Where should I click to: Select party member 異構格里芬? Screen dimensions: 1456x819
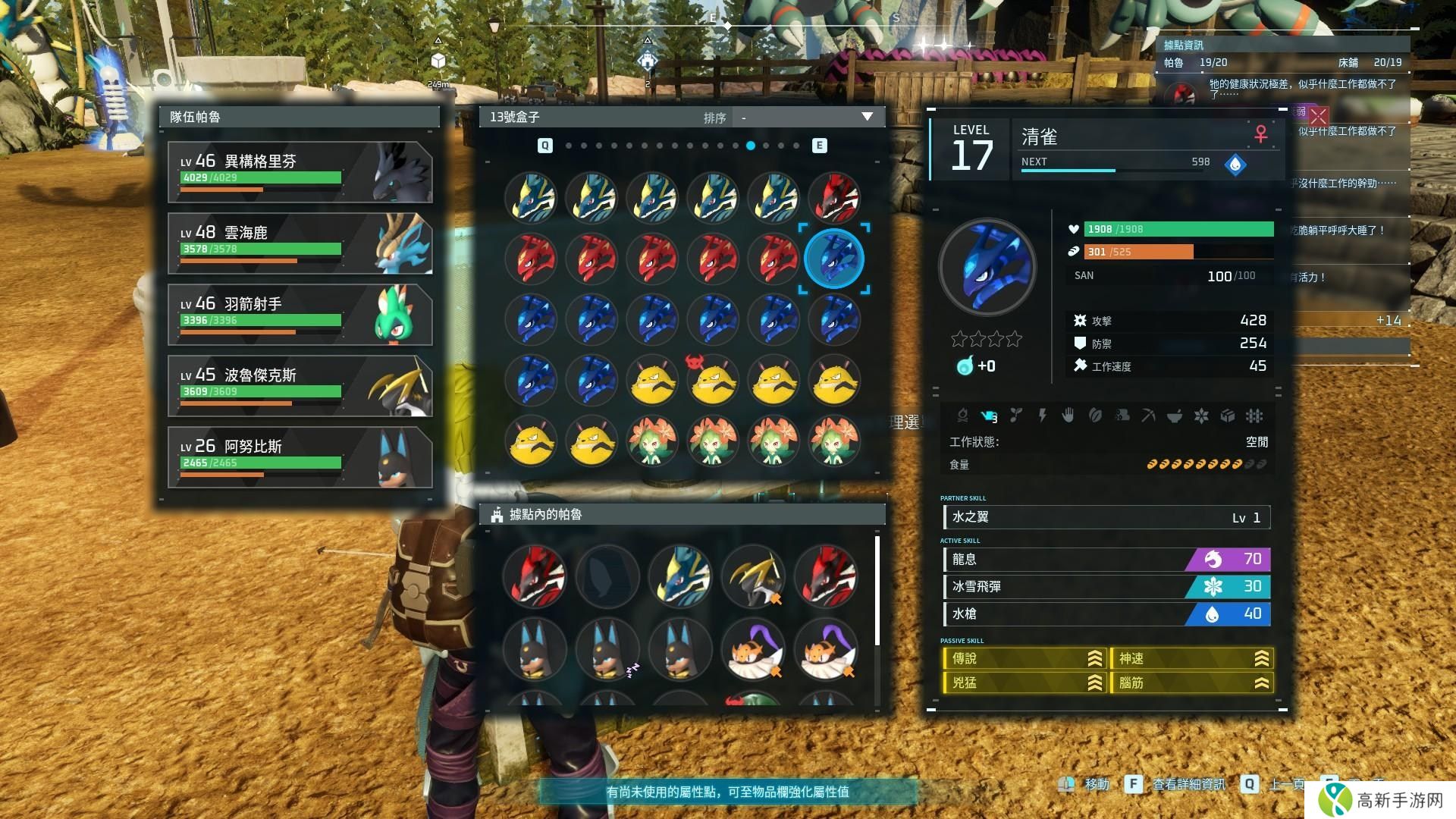pos(300,172)
